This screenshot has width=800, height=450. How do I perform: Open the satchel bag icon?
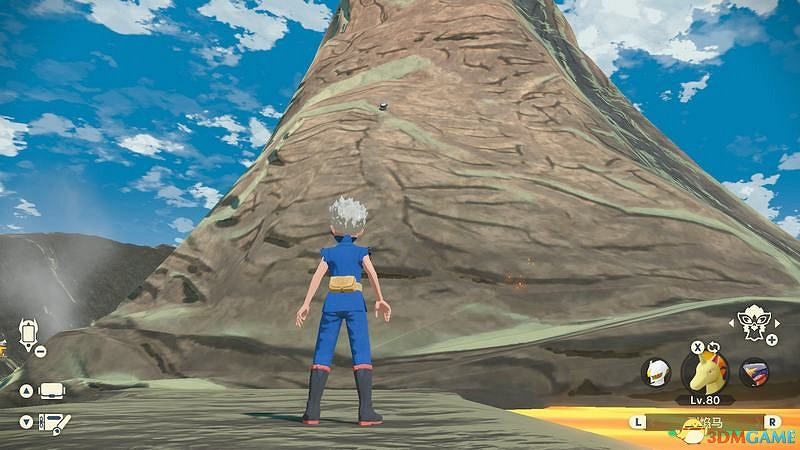pos(49,389)
